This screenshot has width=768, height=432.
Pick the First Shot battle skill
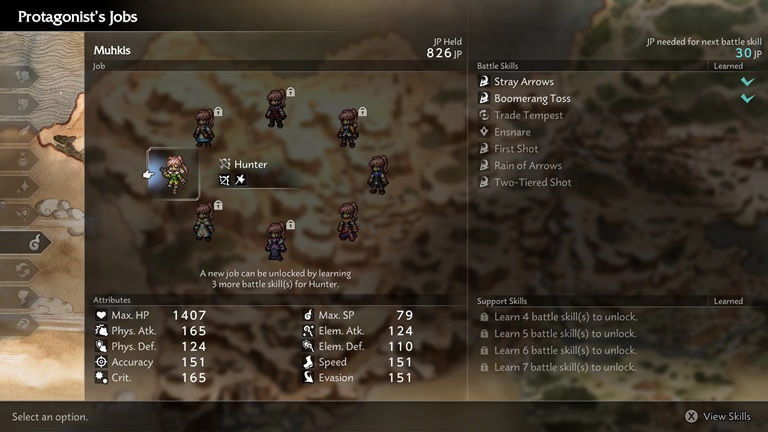tap(516, 149)
